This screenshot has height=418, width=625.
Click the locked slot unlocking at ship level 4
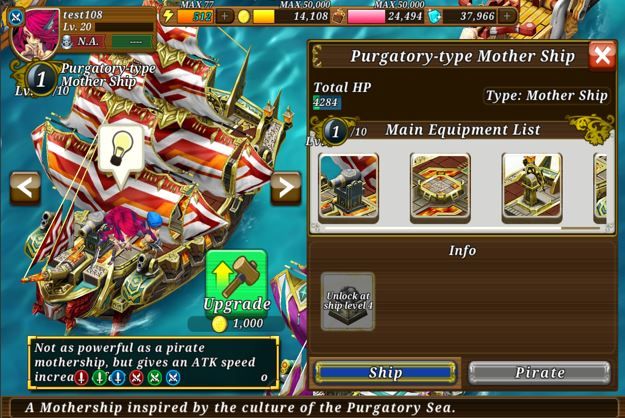(x=348, y=301)
